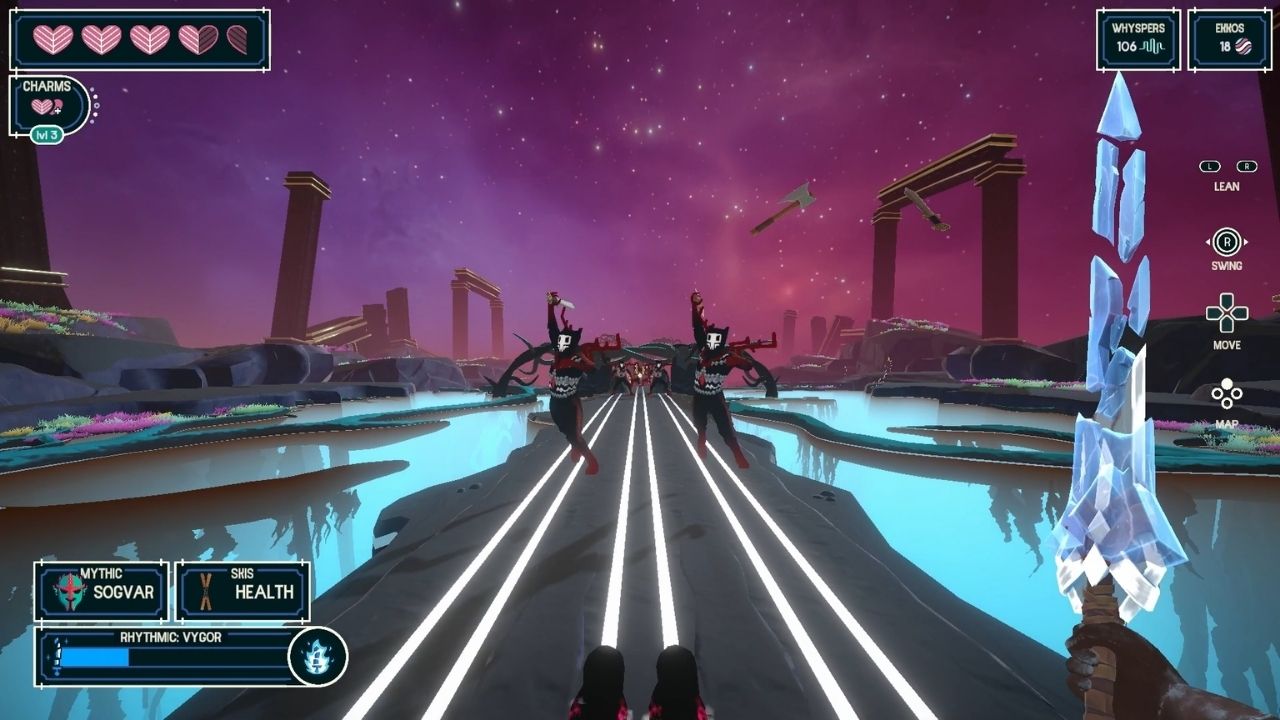Select the Mythic Sogvar mask slot

pyautogui.click(x=100, y=591)
